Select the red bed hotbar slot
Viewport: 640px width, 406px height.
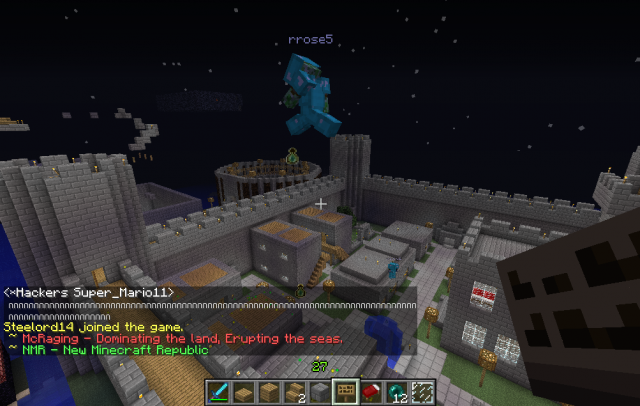pos(370,392)
